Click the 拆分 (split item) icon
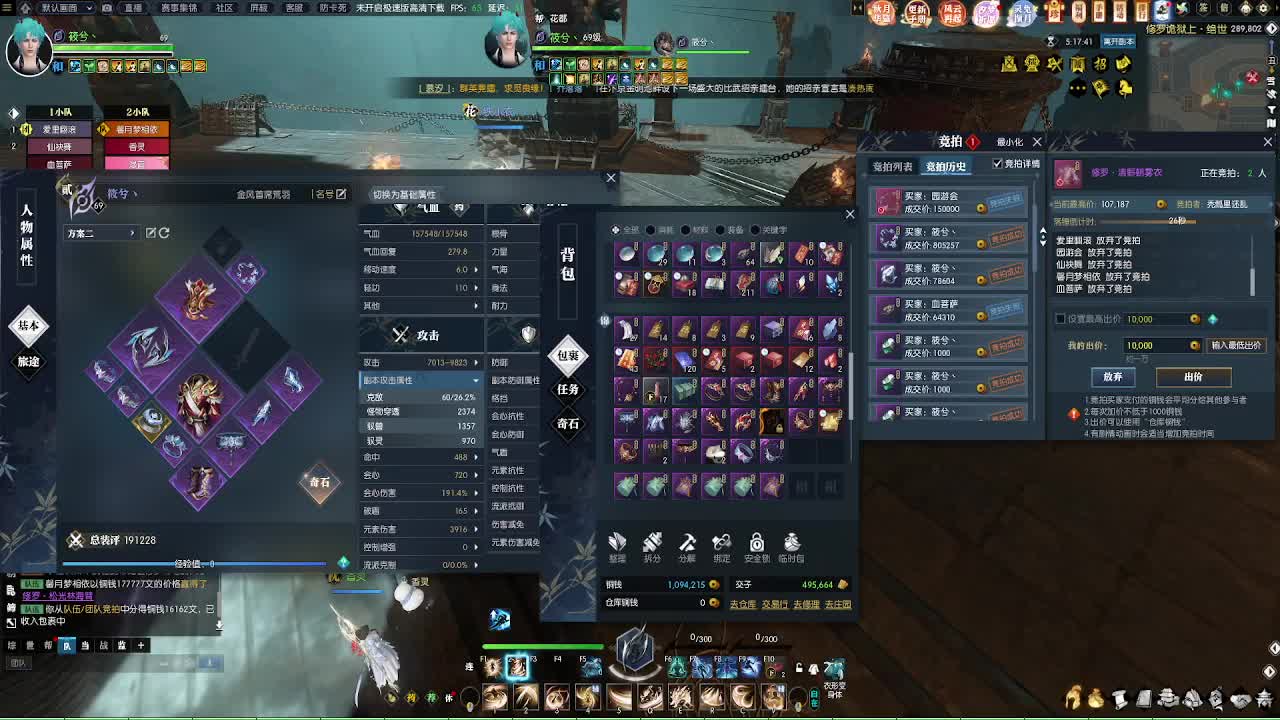The height and width of the screenshot is (720, 1280). (x=651, y=540)
